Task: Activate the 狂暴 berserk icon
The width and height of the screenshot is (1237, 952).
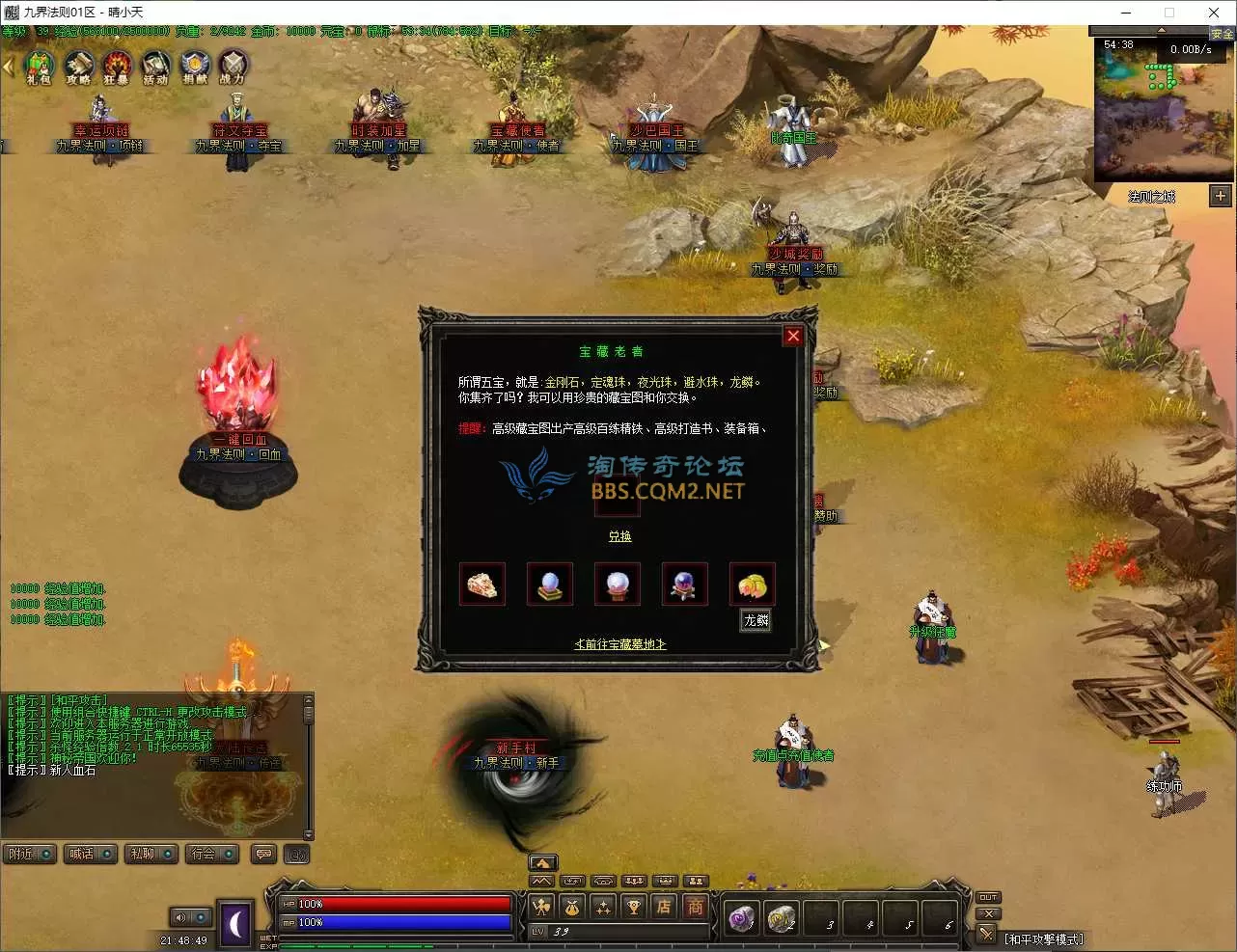Action: 117,67
